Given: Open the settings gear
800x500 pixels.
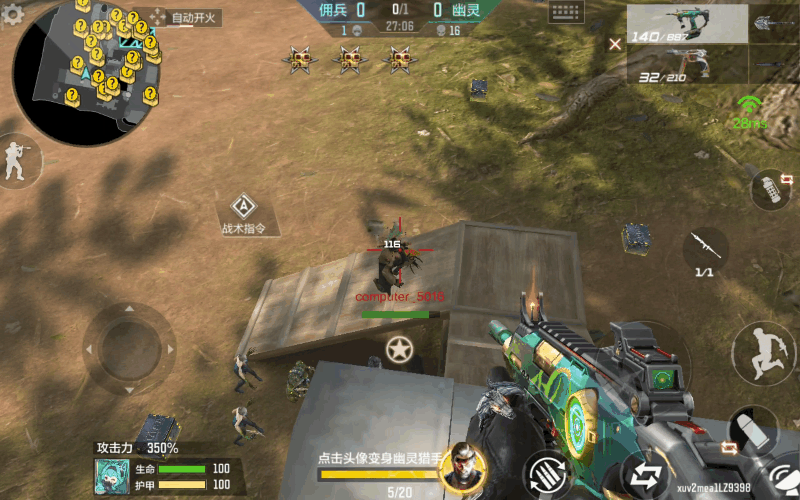Looking at the screenshot, I should point(13,13).
